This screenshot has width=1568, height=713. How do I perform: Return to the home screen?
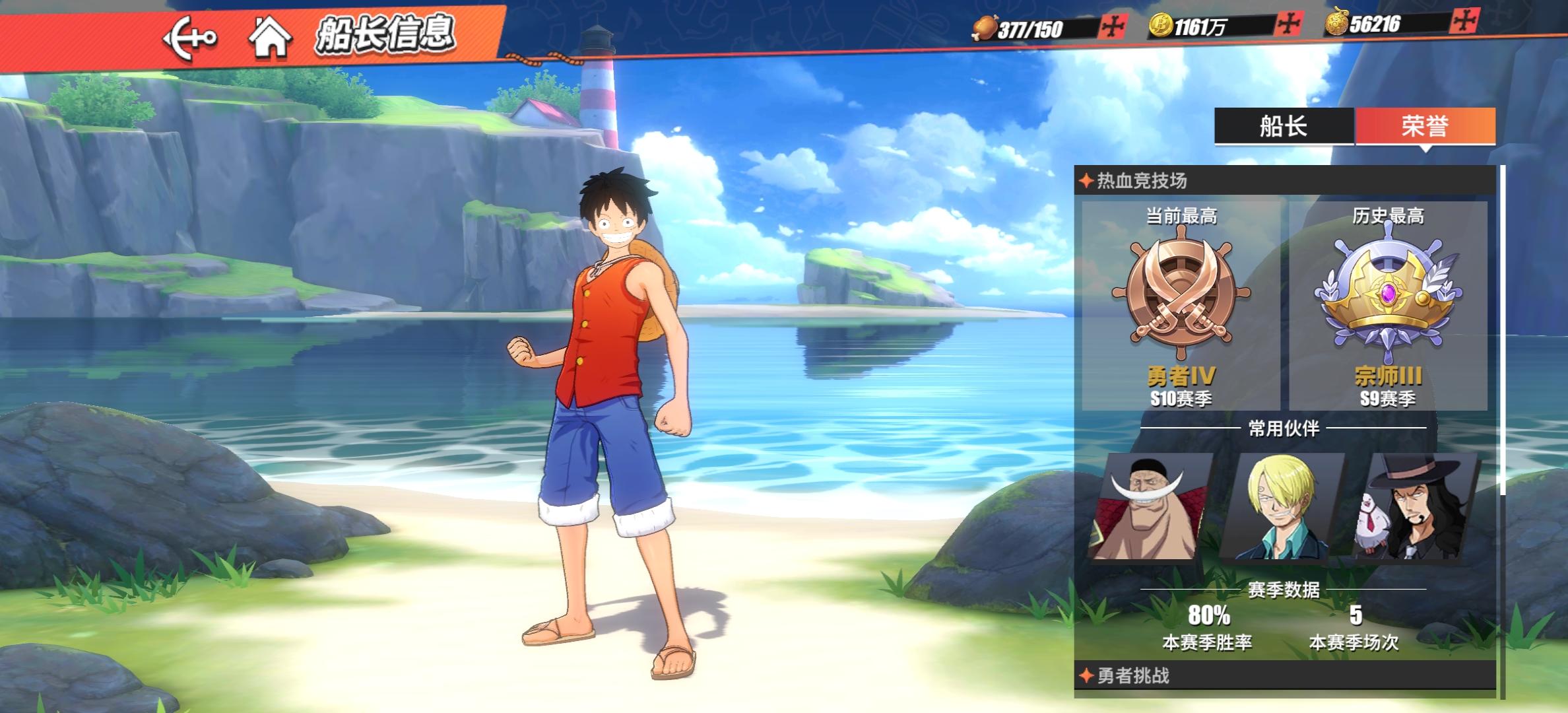(x=270, y=36)
